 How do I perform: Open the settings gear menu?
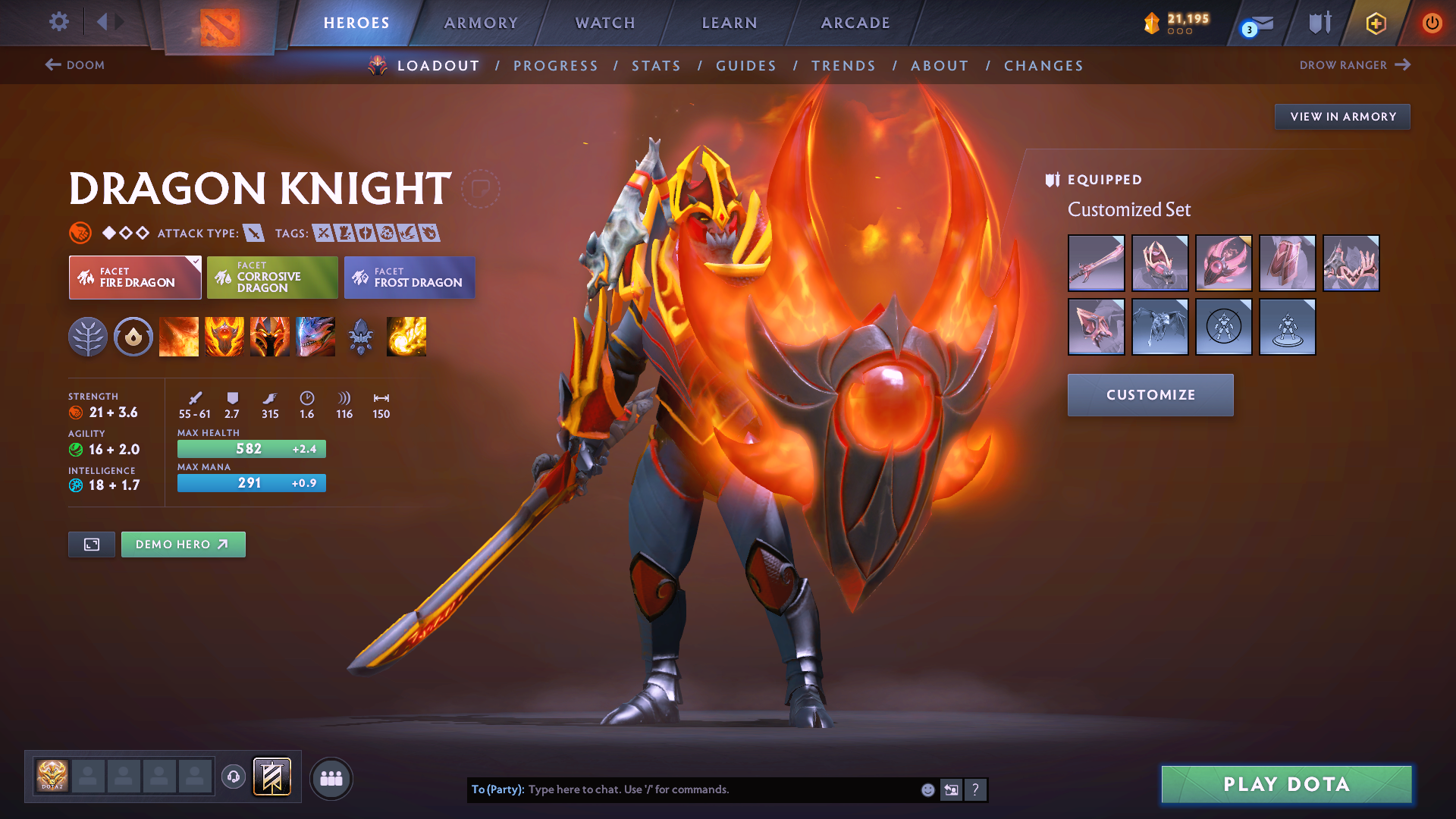pos(58,22)
